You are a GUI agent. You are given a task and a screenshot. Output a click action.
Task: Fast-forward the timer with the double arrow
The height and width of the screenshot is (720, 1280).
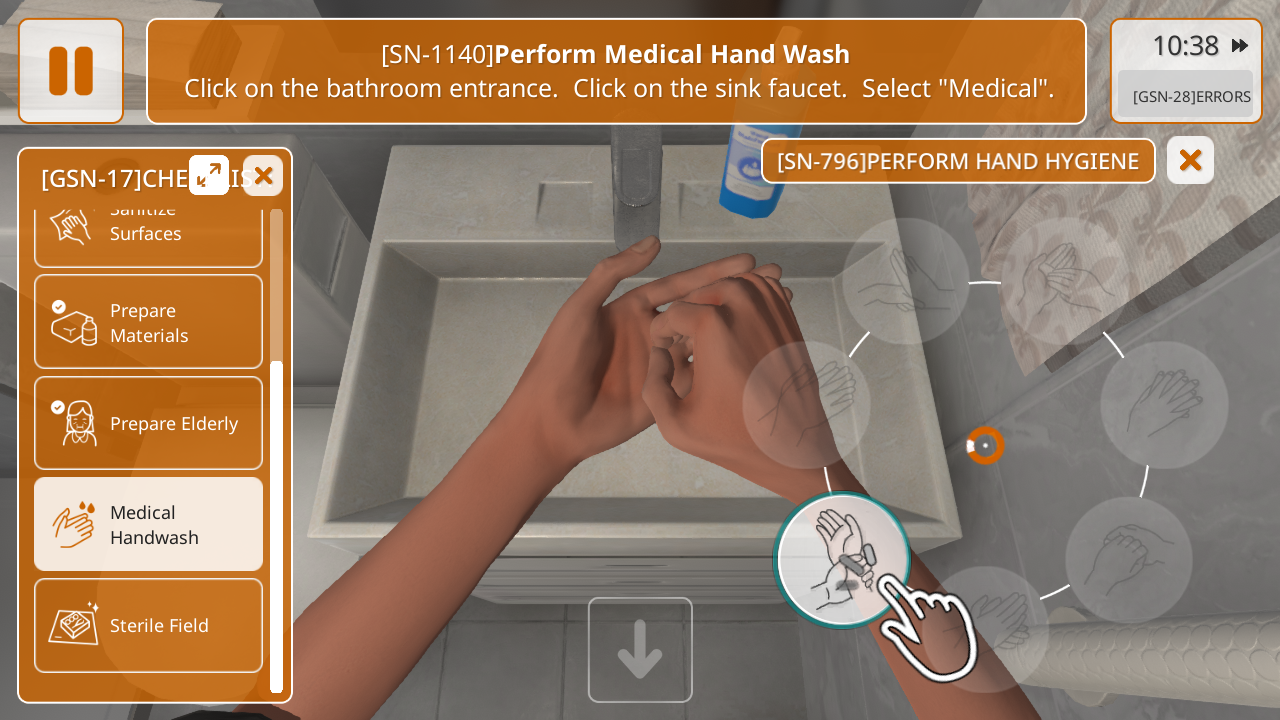pyautogui.click(x=1239, y=46)
